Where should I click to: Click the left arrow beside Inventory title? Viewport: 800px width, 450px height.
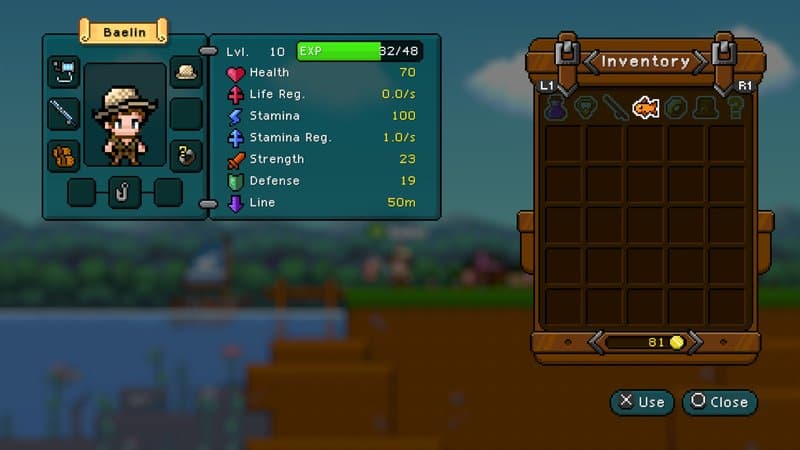click(x=591, y=62)
